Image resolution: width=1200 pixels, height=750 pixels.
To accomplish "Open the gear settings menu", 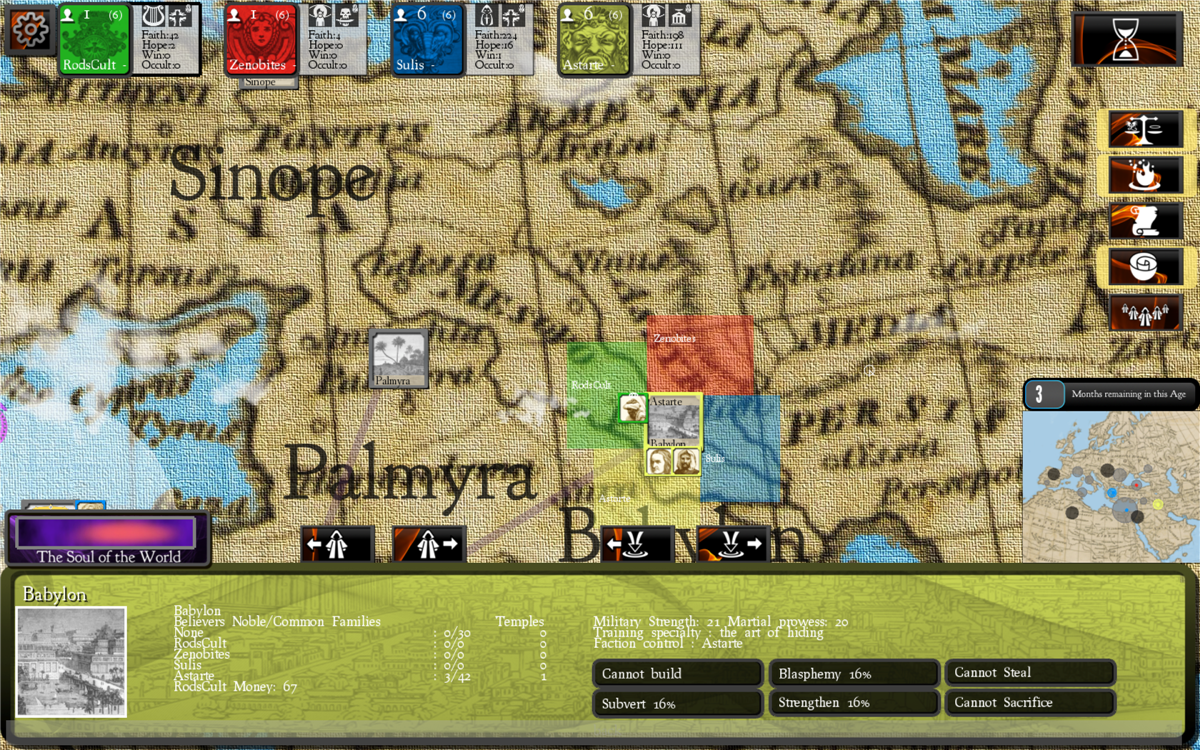I will pos(29,31).
